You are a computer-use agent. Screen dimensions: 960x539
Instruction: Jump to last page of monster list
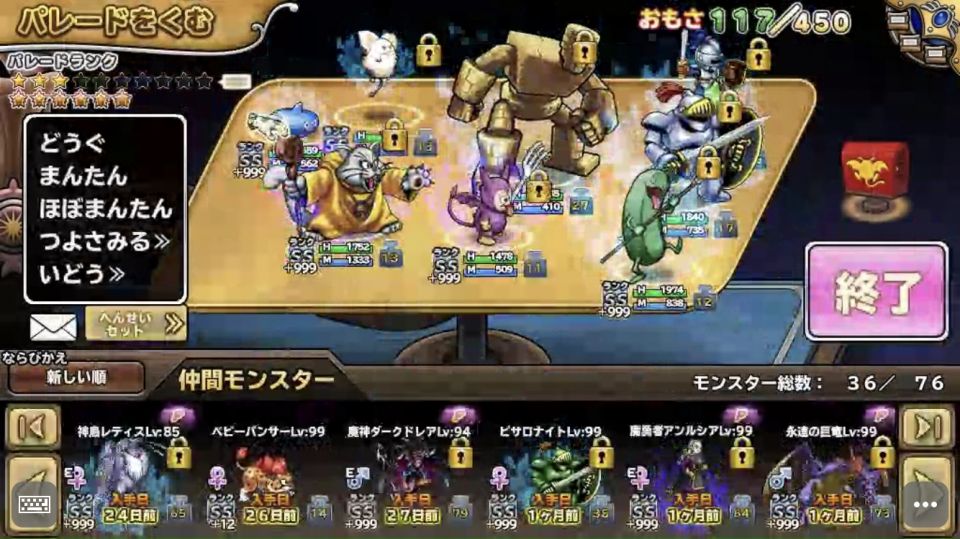(927, 427)
